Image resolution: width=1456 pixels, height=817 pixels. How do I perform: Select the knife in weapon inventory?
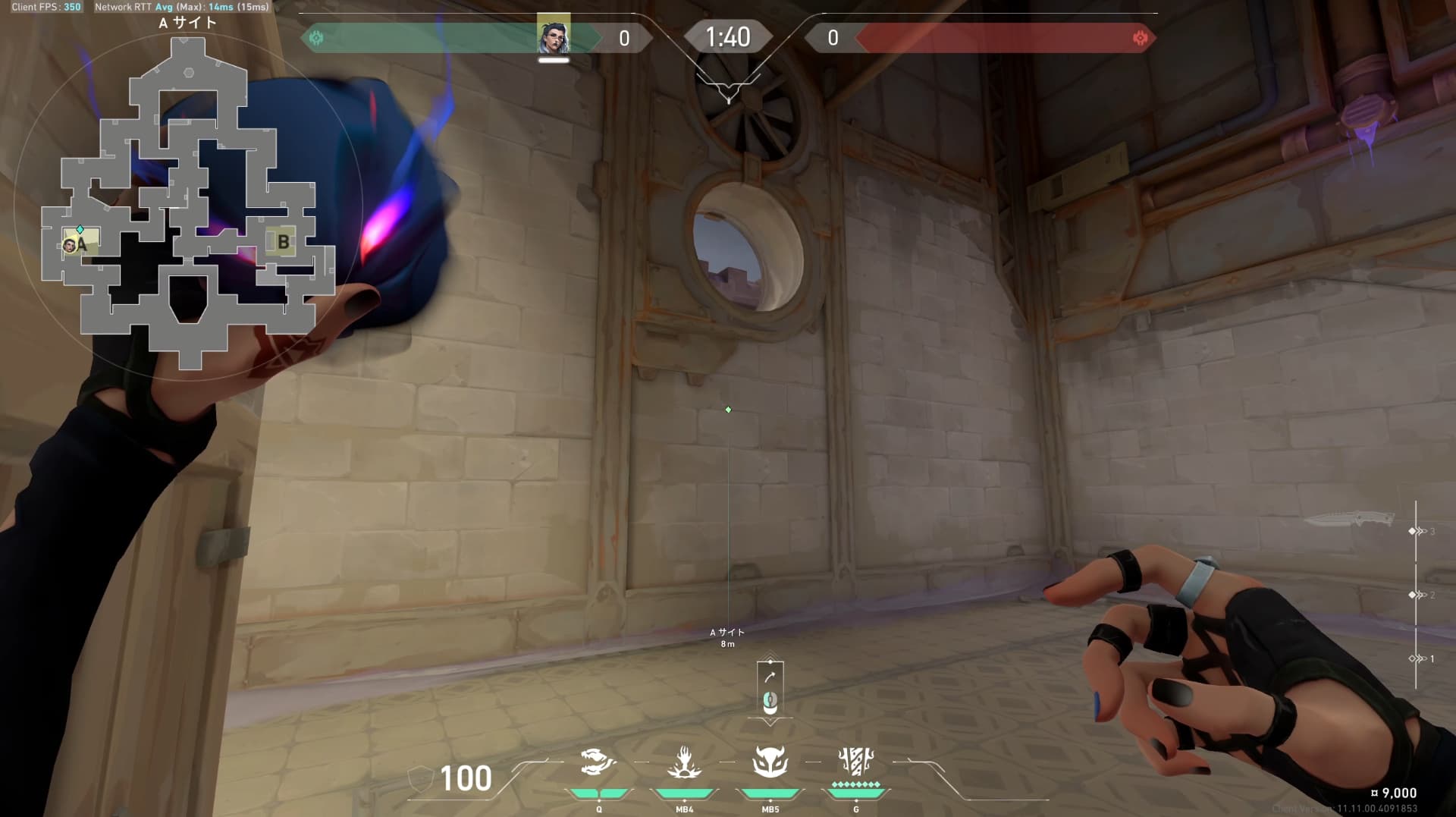[x=1349, y=520]
